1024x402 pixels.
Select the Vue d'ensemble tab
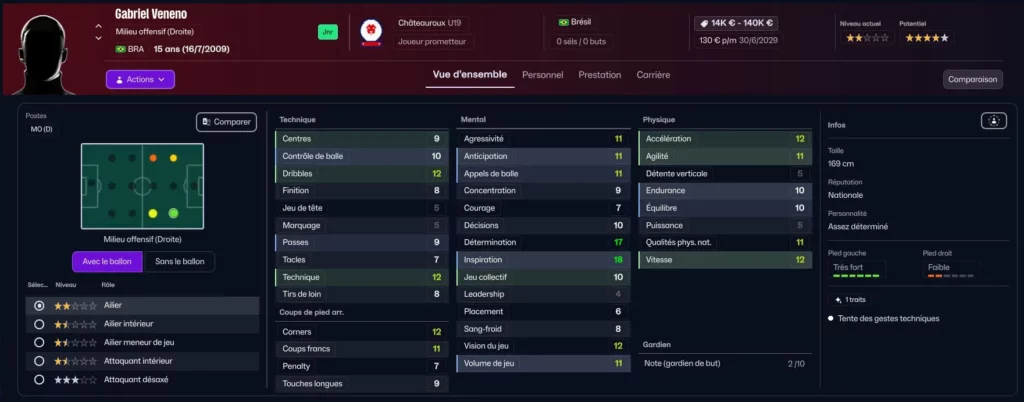point(469,75)
